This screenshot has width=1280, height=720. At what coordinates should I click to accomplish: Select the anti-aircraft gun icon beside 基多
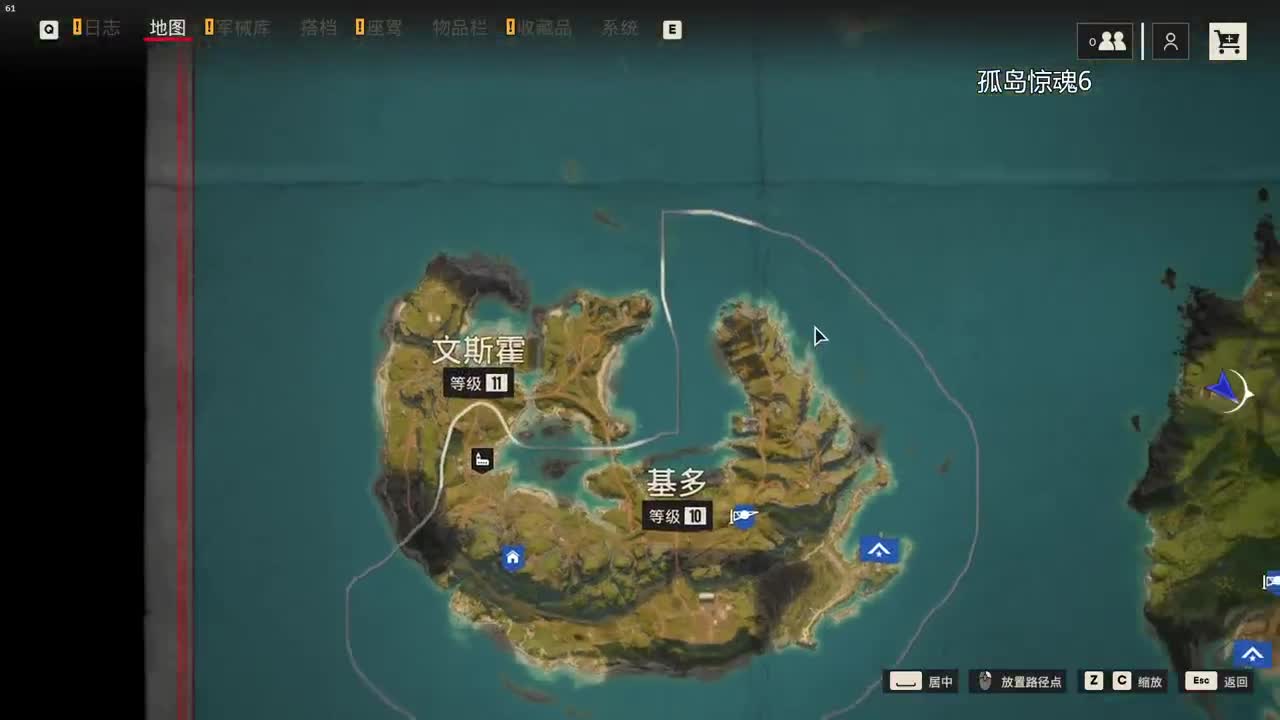click(x=742, y=515)
